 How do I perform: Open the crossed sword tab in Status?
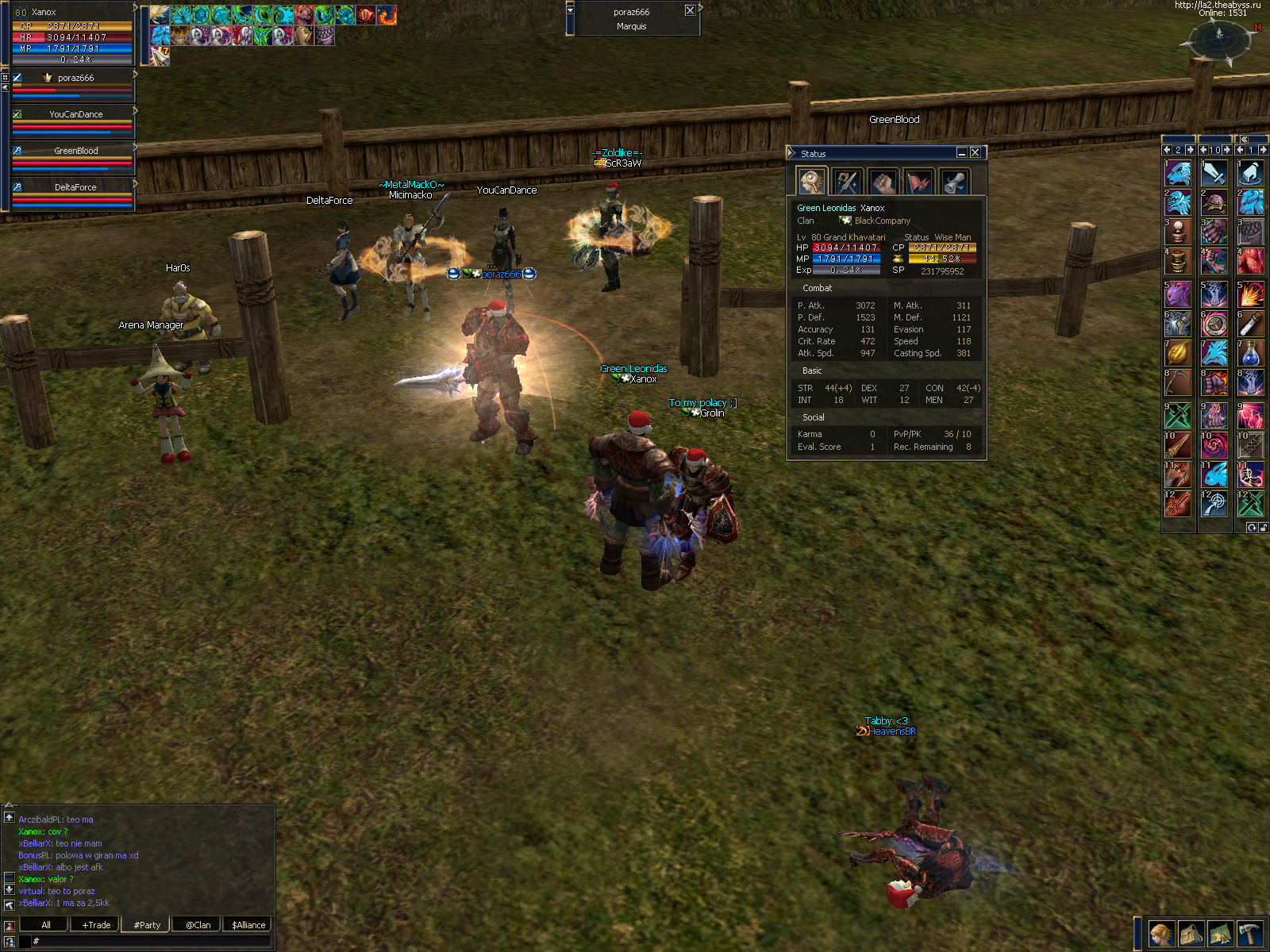point(847,182)
